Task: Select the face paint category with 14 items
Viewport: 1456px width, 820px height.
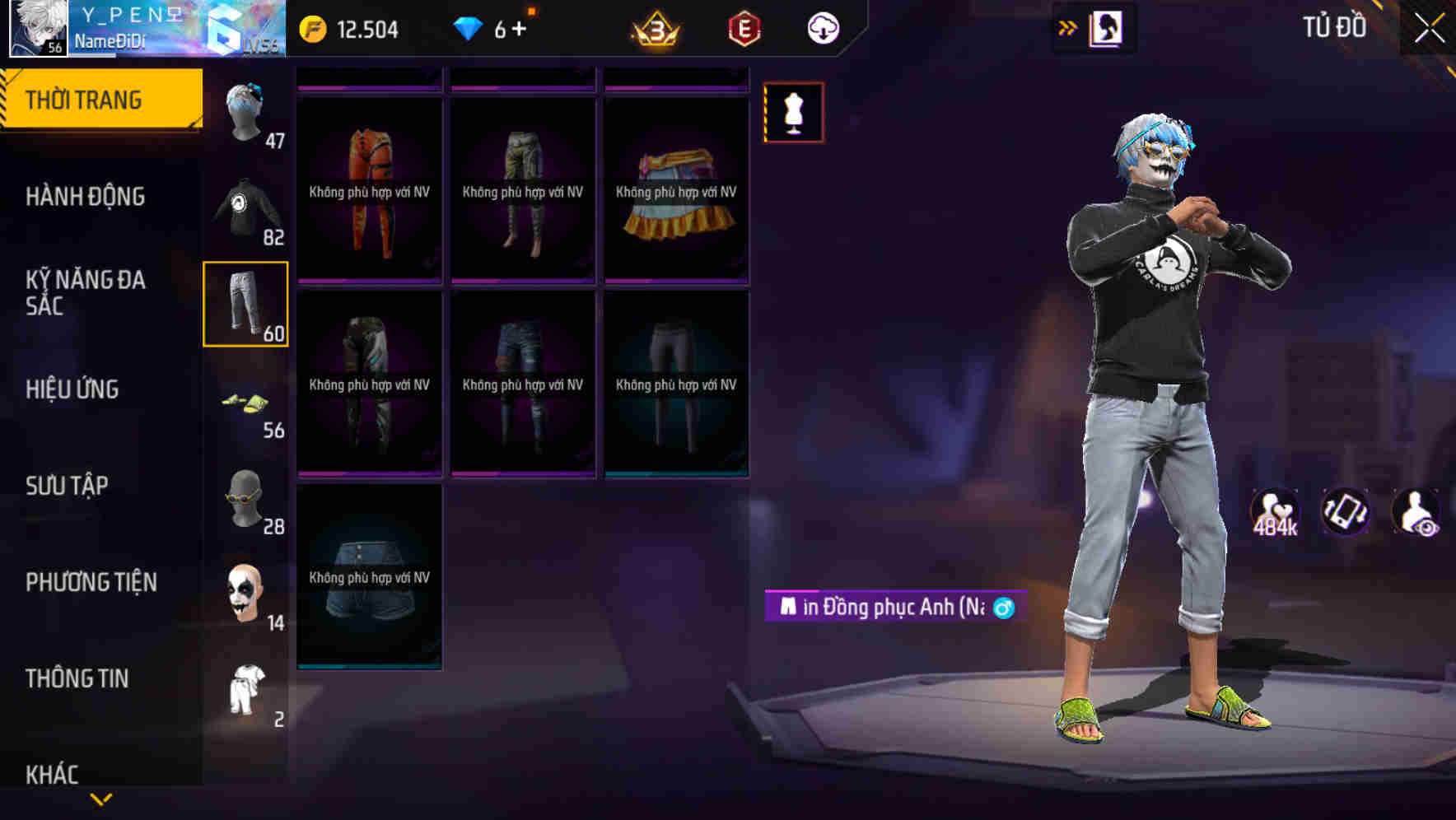Action: [x=246, y=594]
